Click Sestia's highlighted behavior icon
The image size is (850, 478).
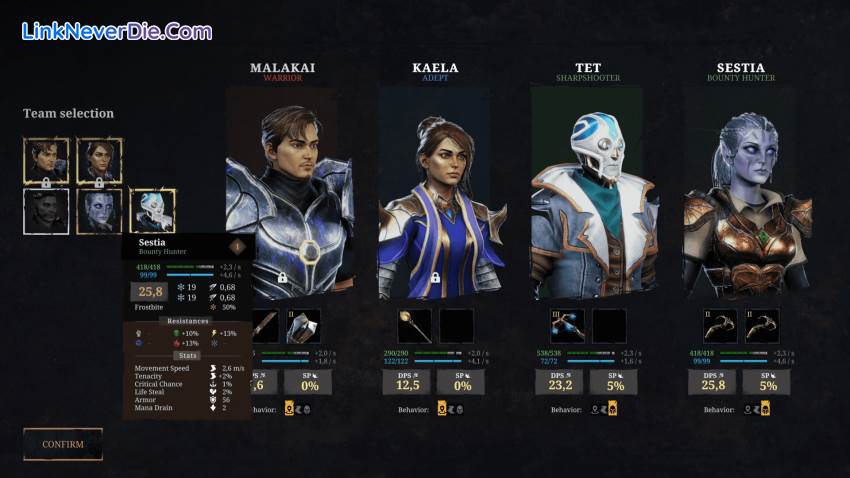[765, 409]
